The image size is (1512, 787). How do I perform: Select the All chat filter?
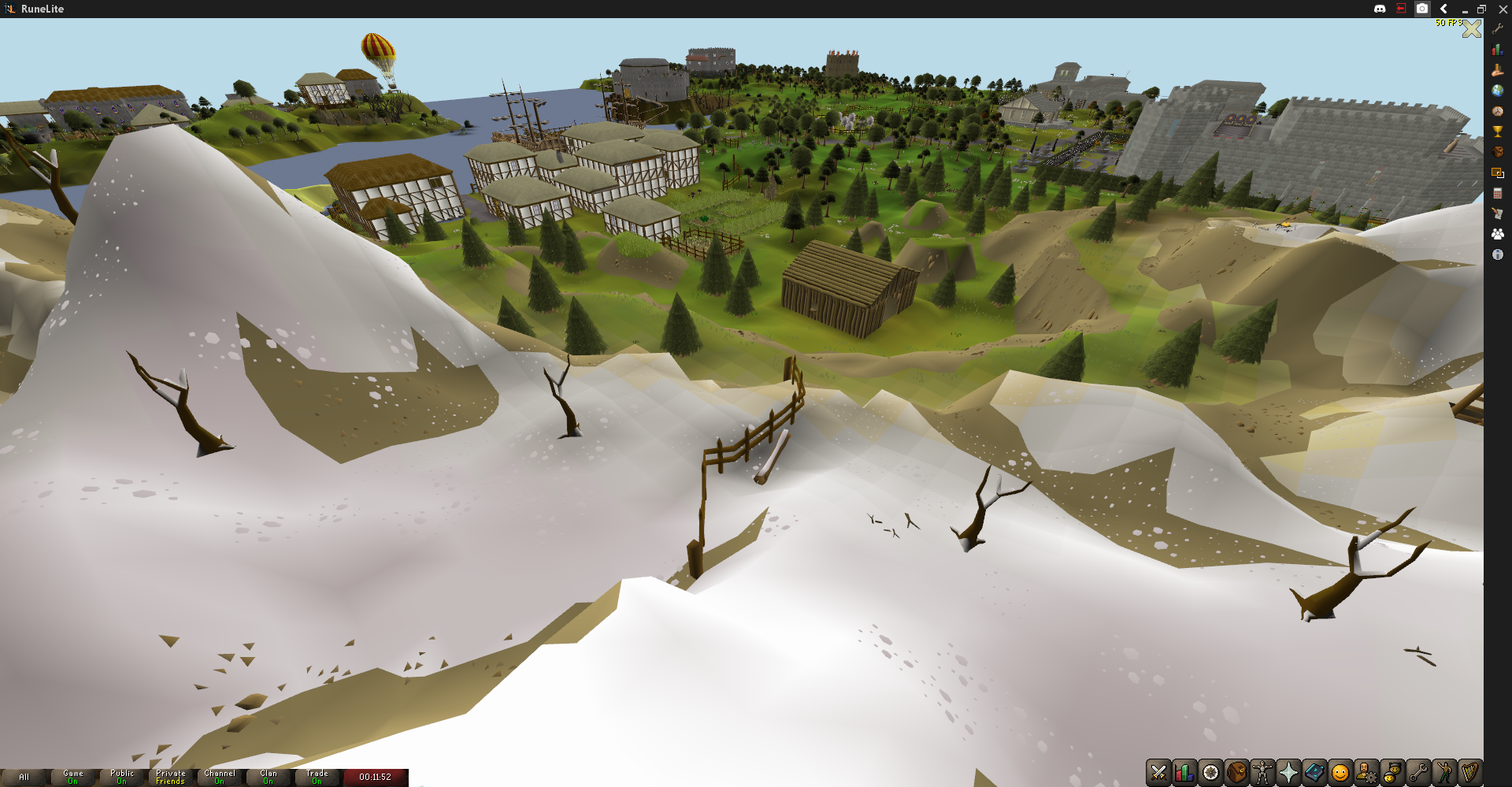(x=24, y=778)
